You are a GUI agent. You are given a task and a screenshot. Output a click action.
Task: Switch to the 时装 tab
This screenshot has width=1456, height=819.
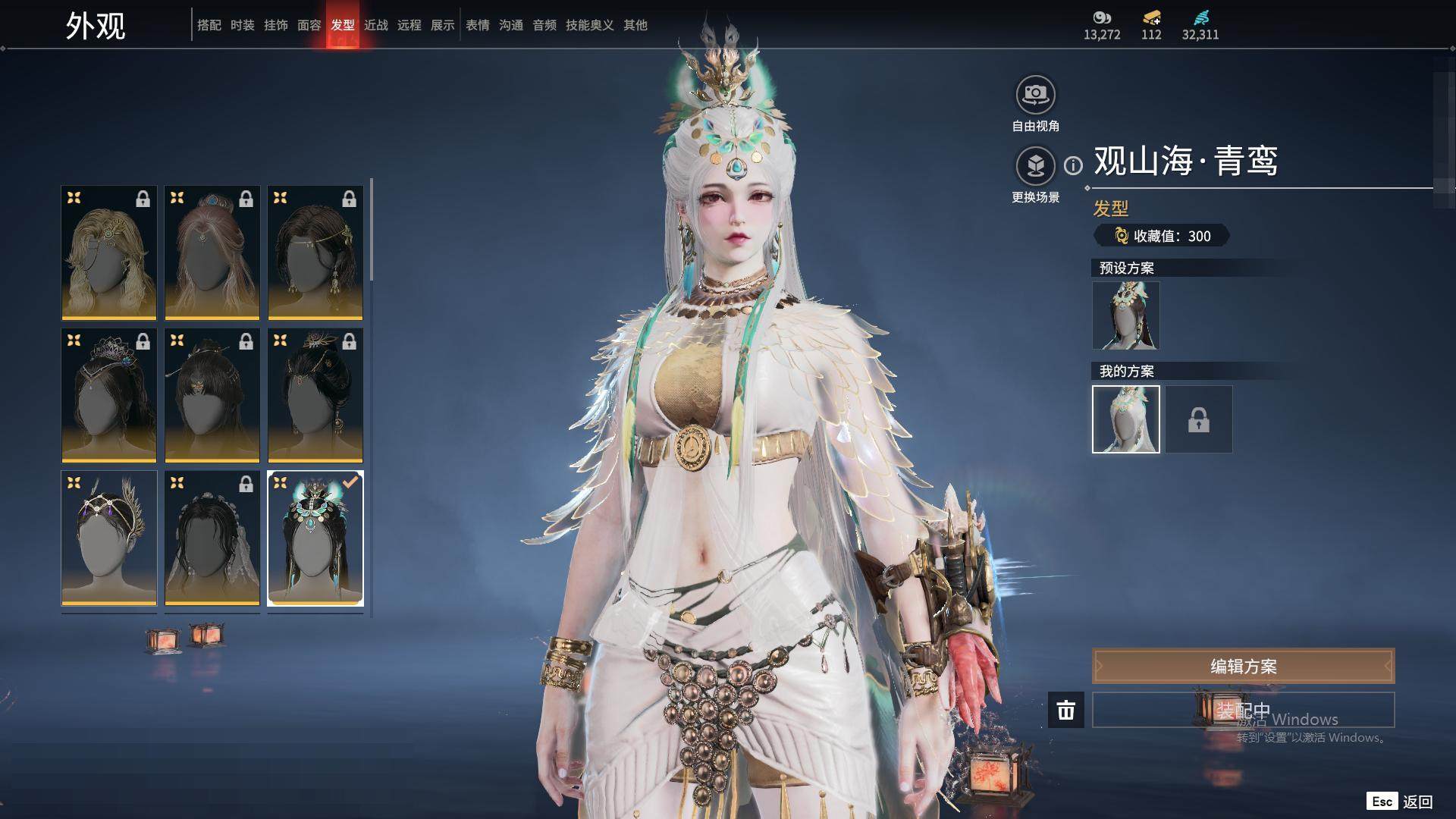click(x=243, y=25)
